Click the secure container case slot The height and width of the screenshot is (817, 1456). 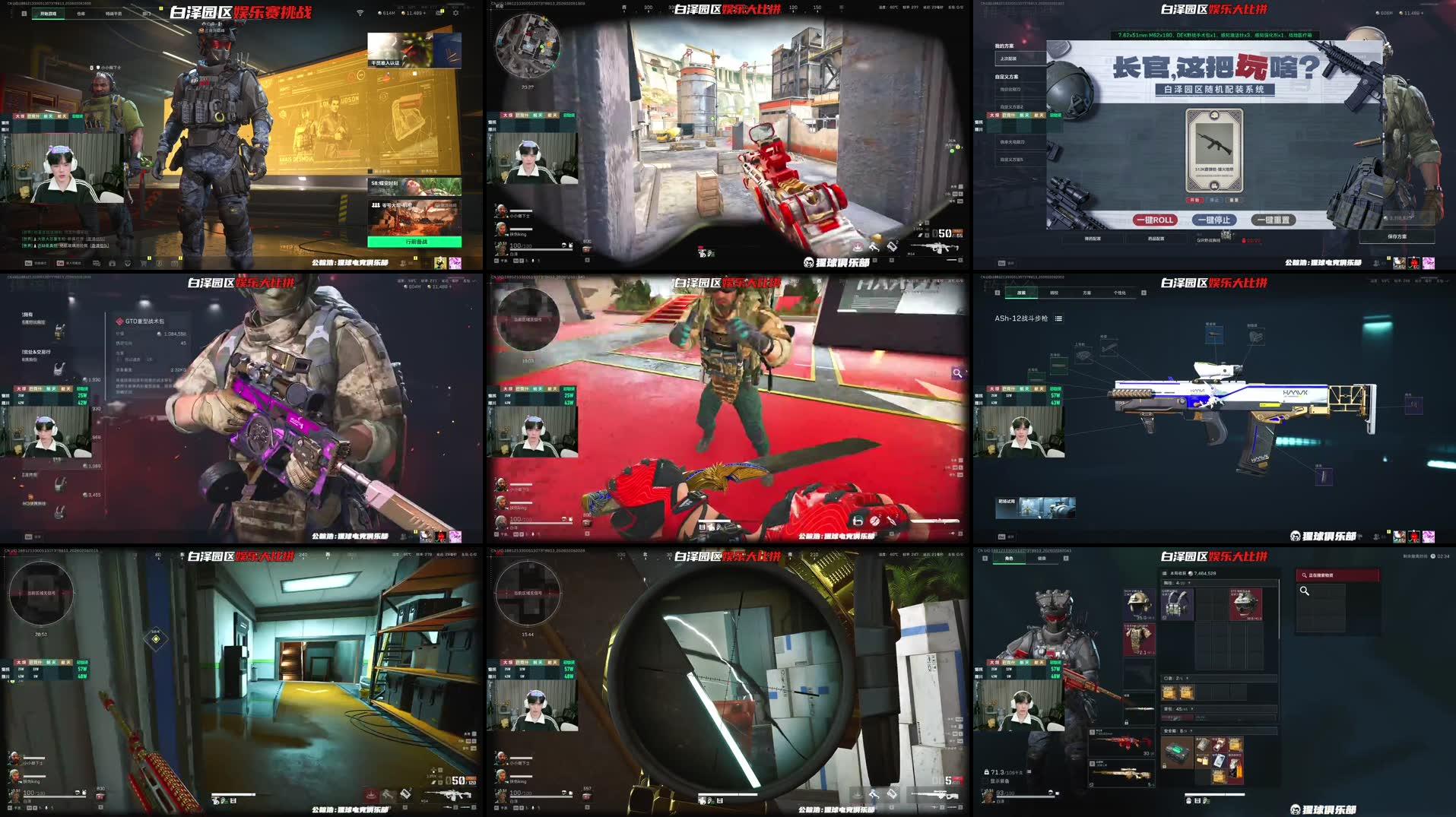(x=1177, y=752)
